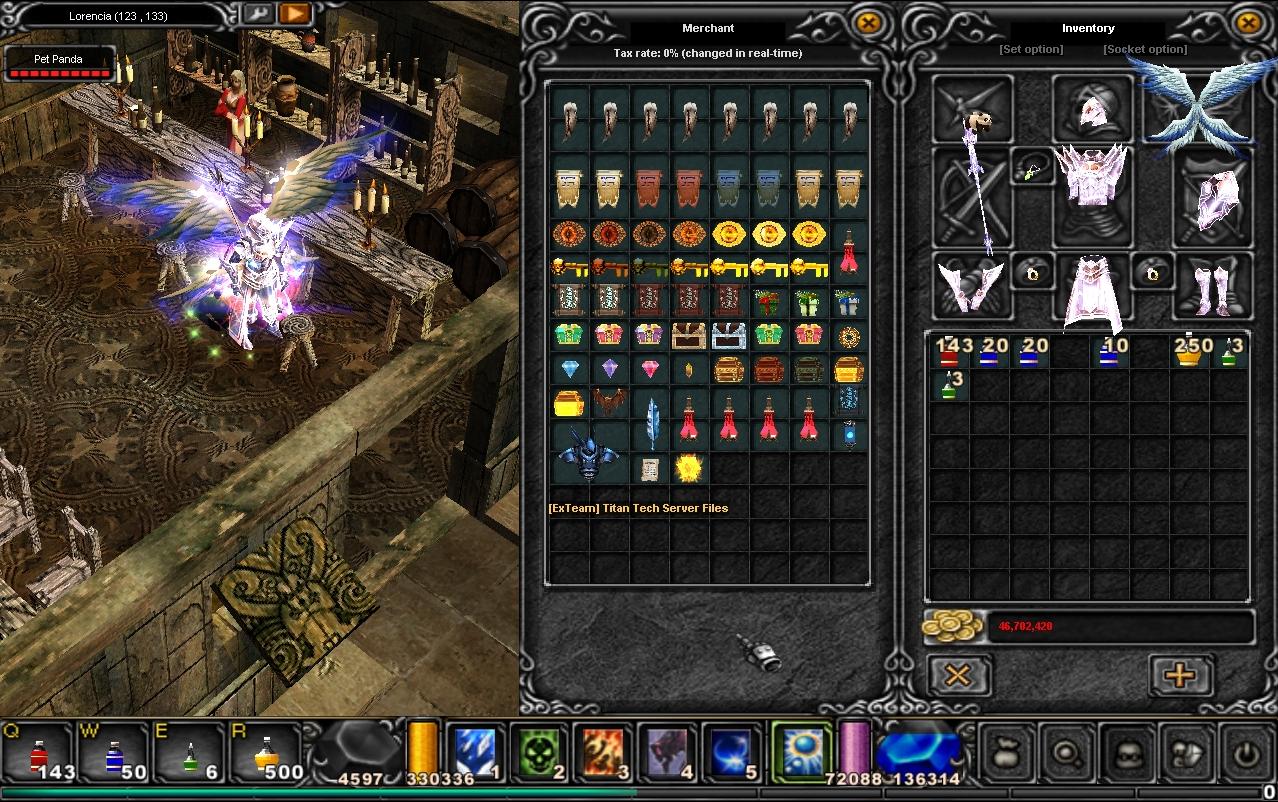This screenshot has height=802, width=1278.
Task: Select the pink gem in the merchant shop
Action: (651, 370)
